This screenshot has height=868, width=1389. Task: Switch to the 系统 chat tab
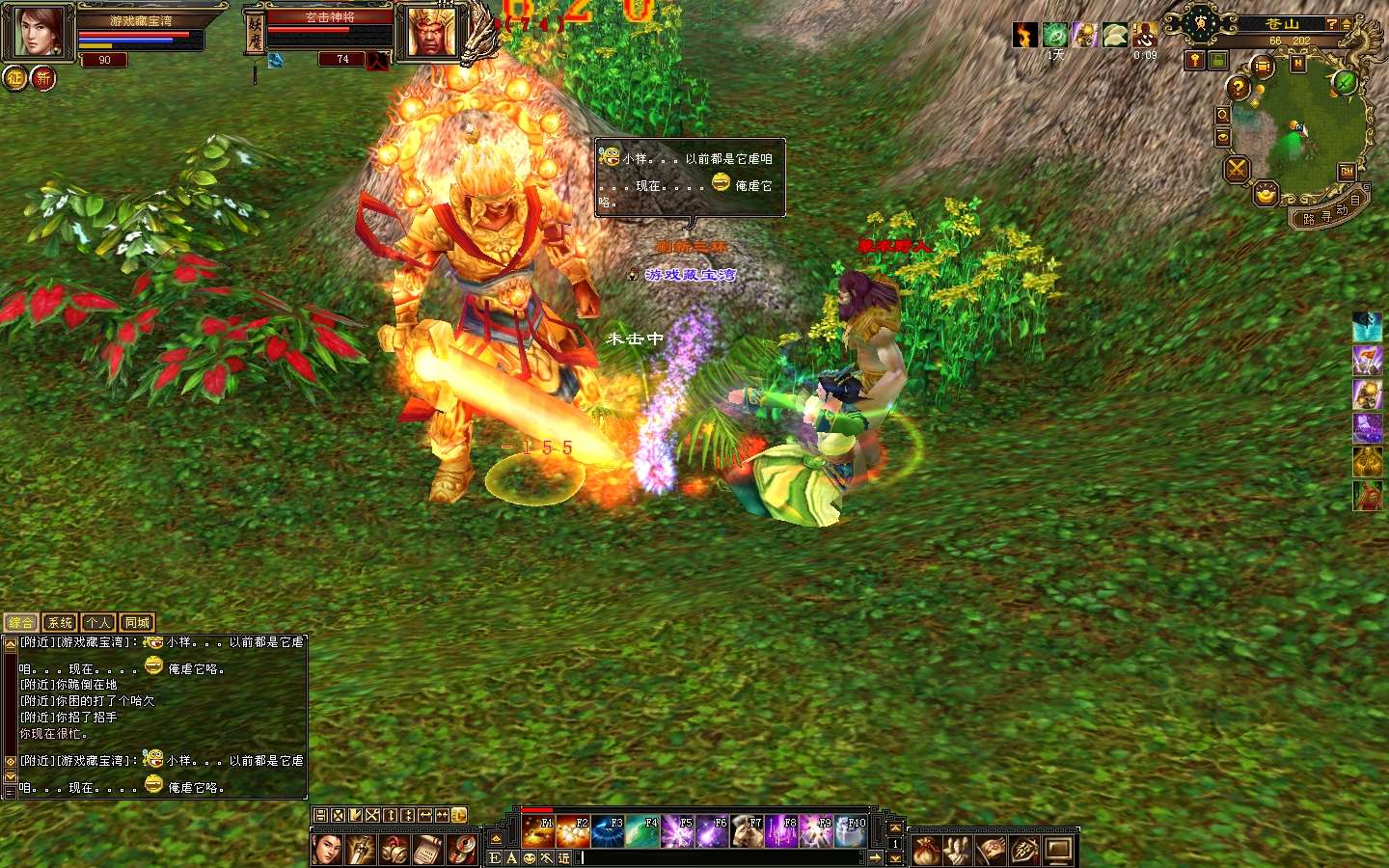pos(60,623)
